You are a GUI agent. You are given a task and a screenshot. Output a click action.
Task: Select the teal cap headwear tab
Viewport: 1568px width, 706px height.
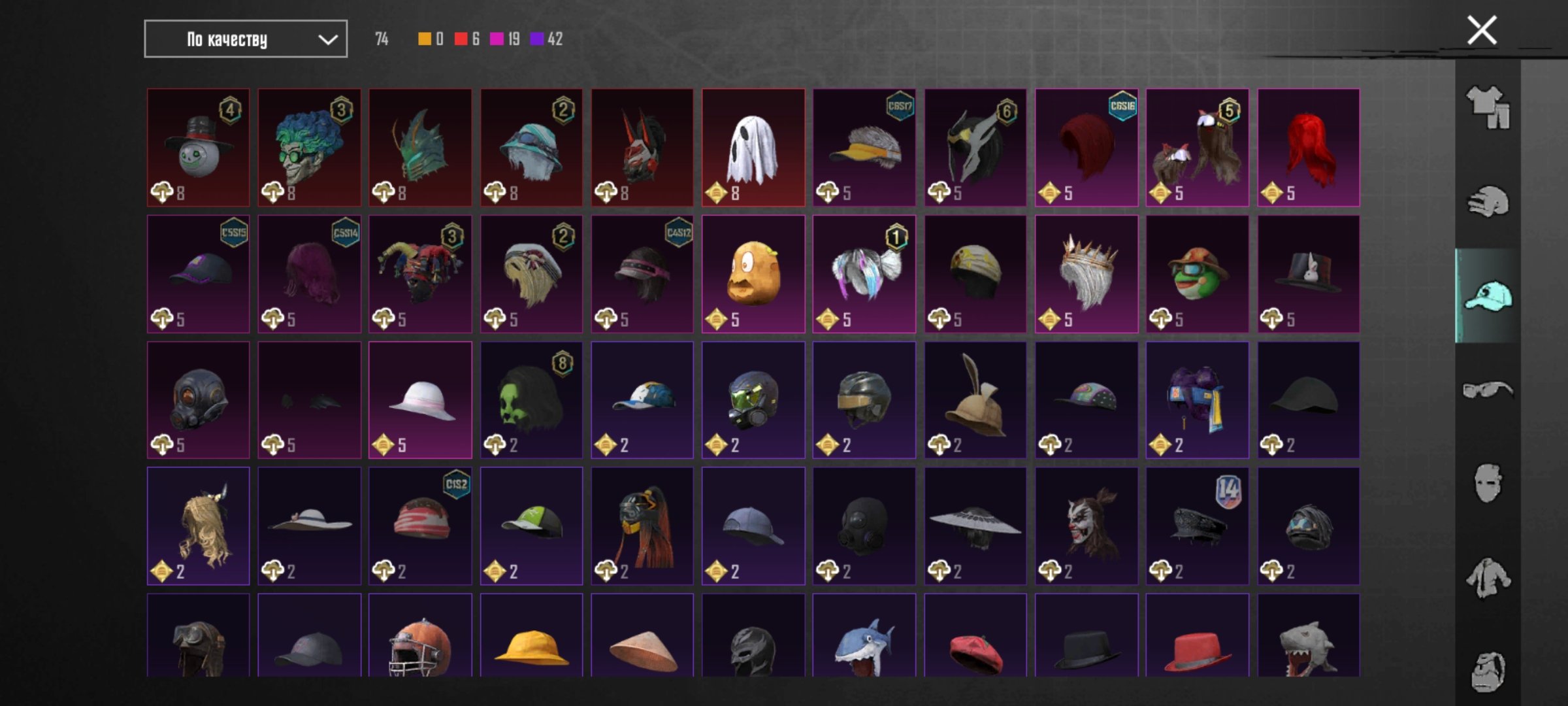(x=1488, y=296)
